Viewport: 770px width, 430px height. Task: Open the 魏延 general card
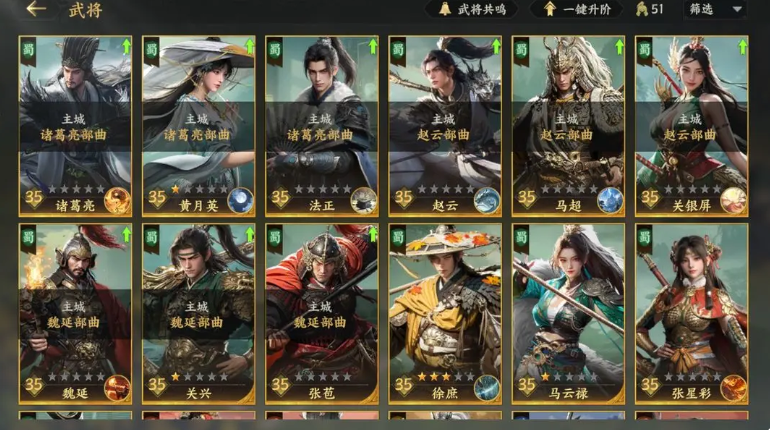(75, 312)
